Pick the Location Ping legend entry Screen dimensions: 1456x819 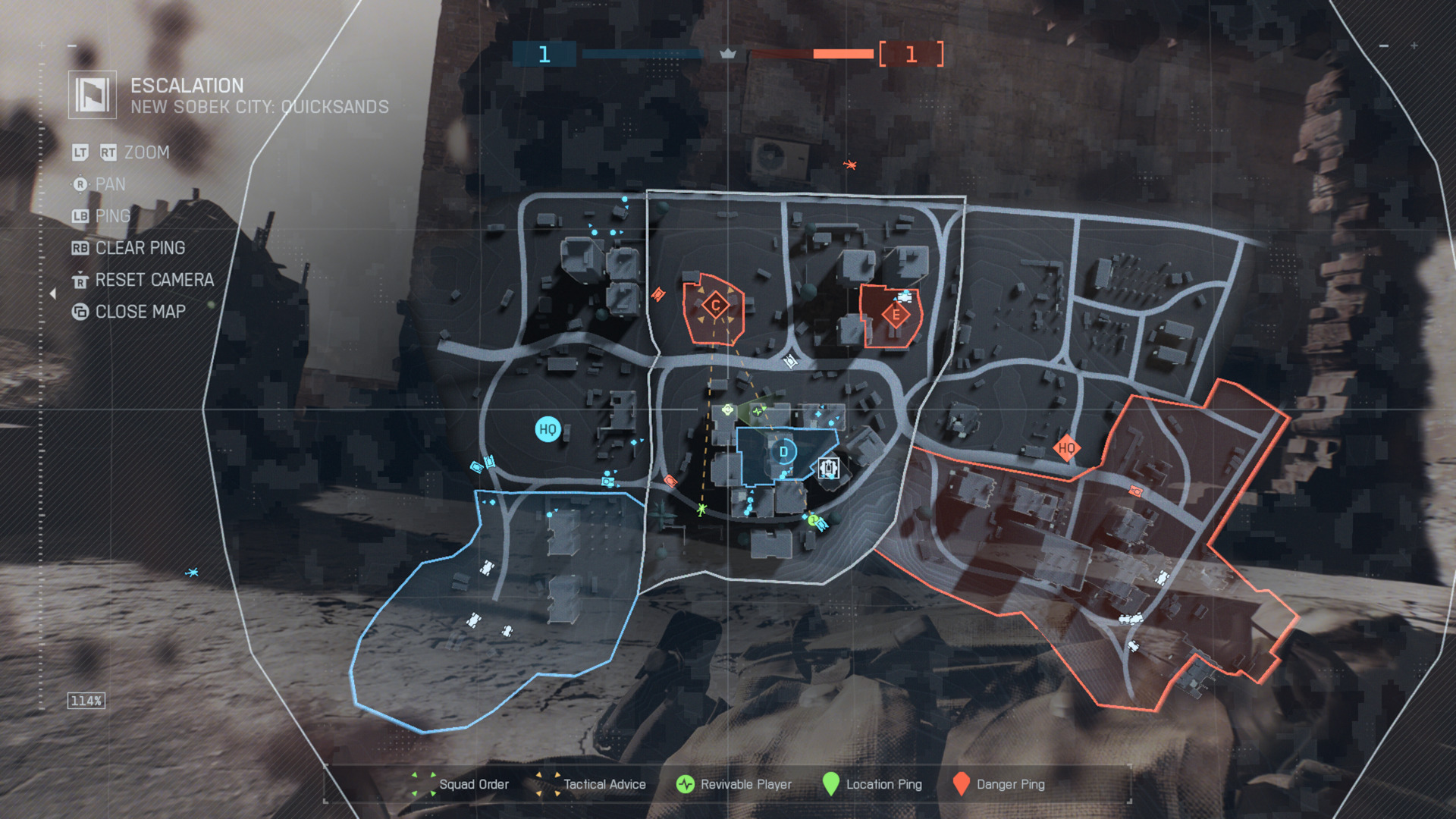[872, 784]
